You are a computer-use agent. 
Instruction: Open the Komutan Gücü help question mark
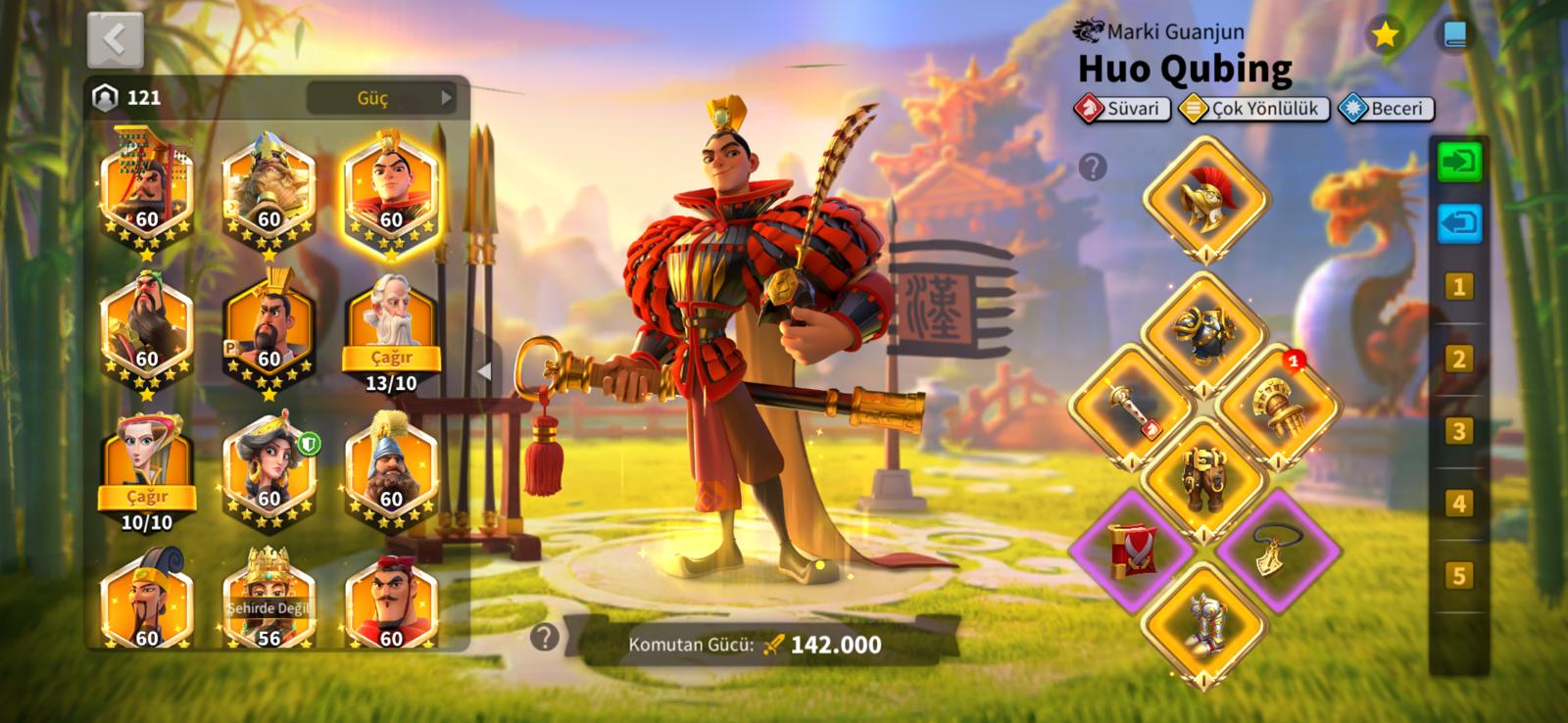[544, 638]
